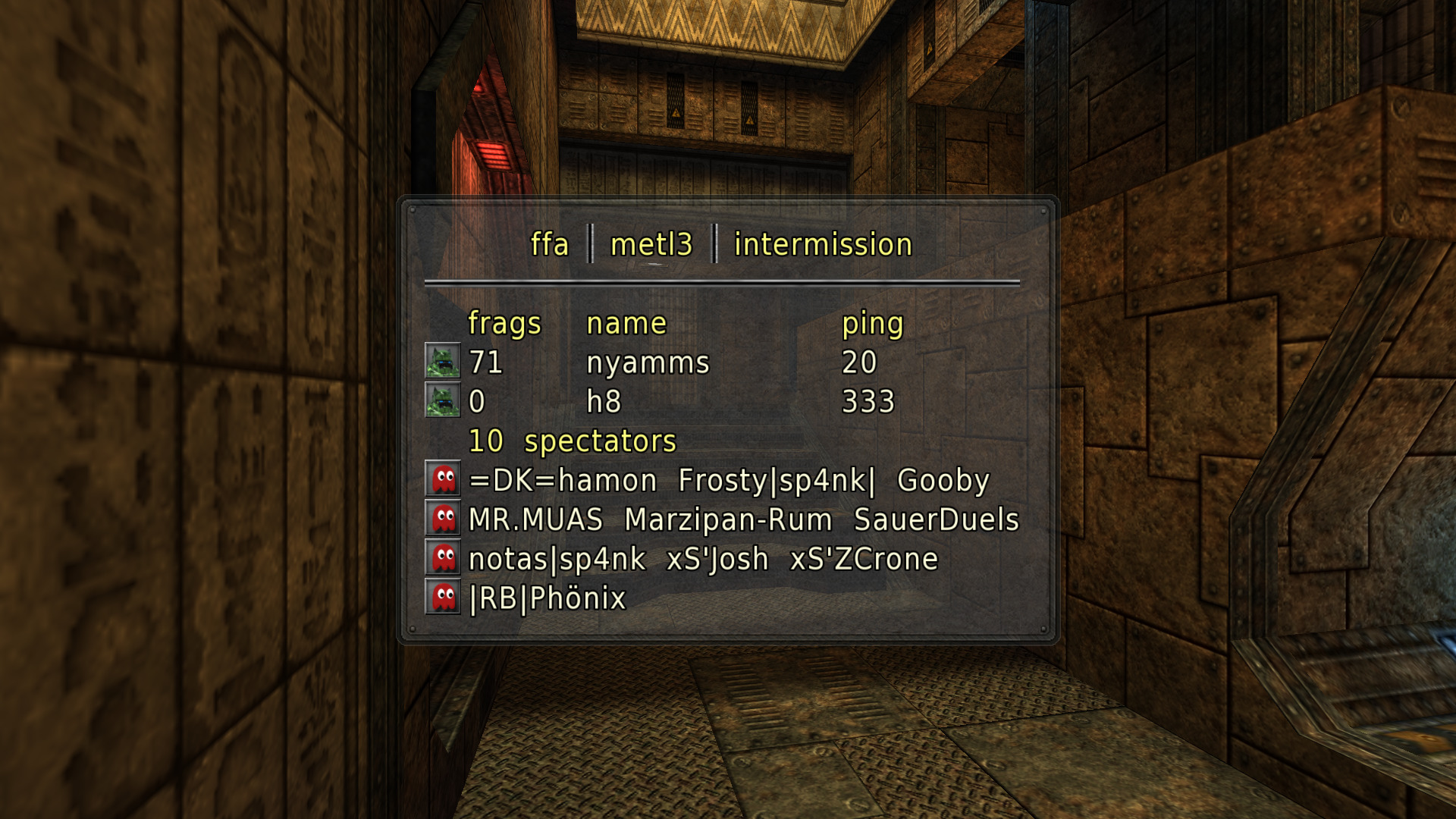Toggle the name column header
The height and width of the screenshot is (819, 1456).
626,322
